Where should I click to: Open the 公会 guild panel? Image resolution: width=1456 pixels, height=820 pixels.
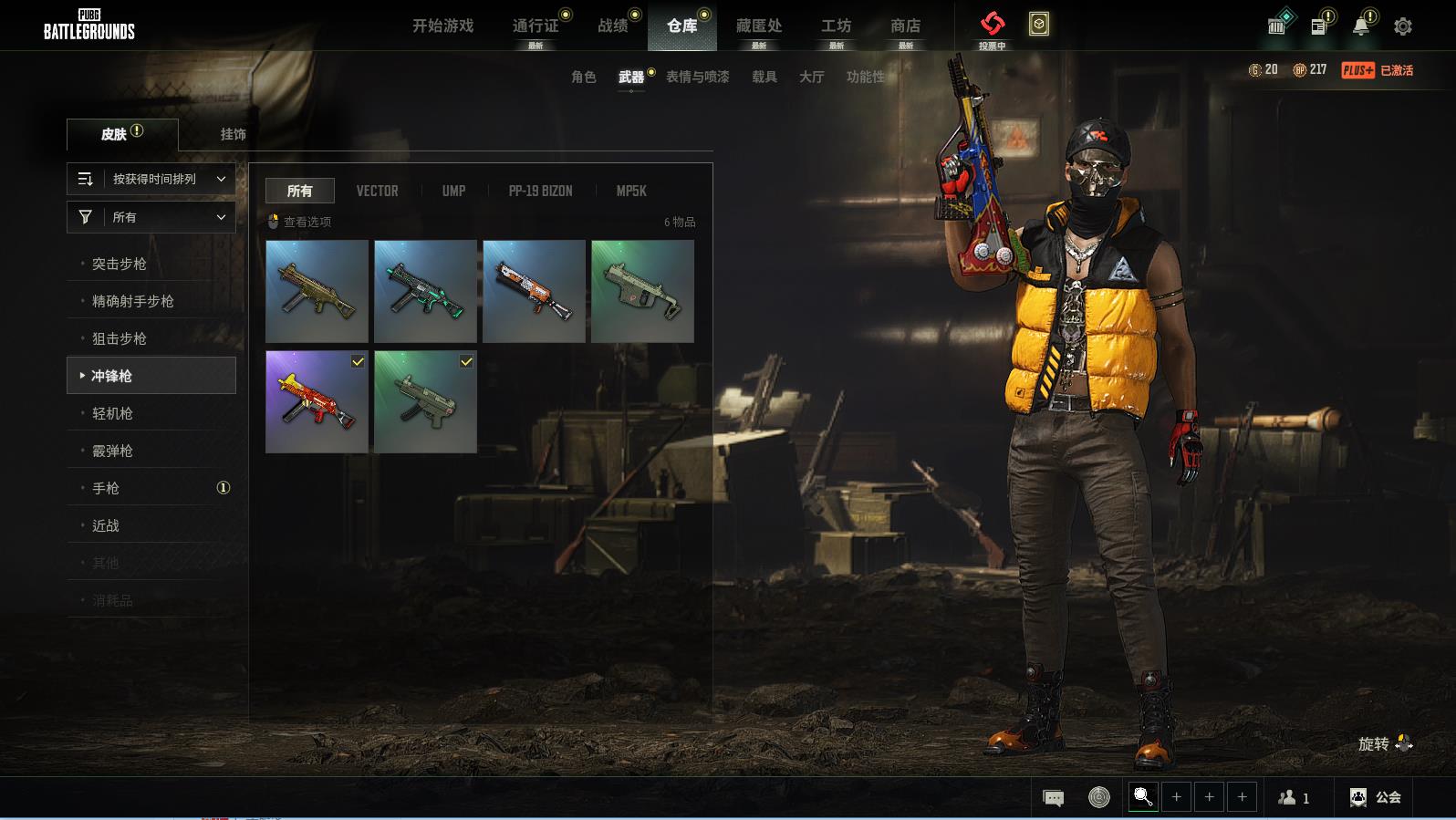(1376, 797)
